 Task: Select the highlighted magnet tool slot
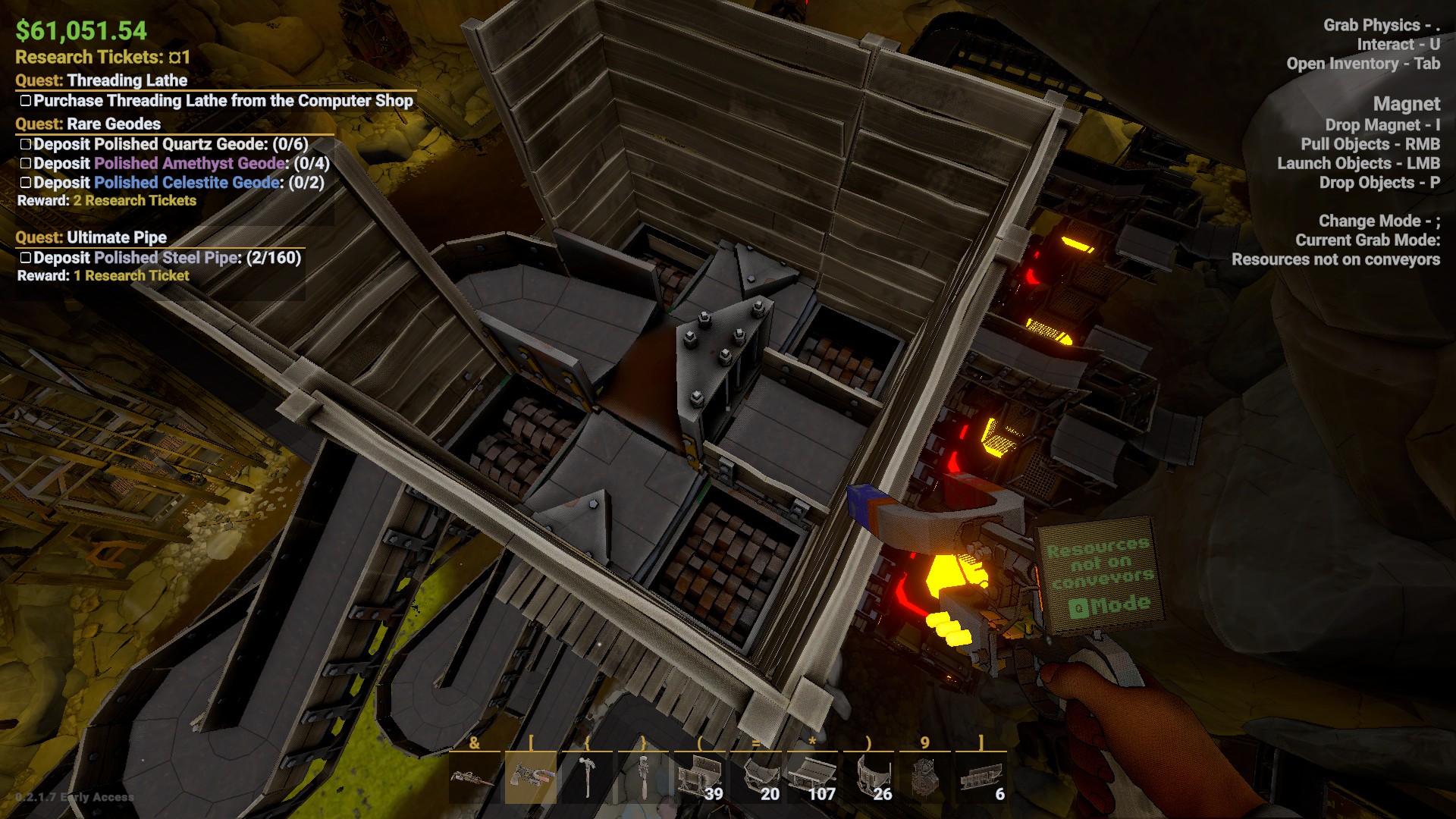pyautogui.click(x=530, y=778)
